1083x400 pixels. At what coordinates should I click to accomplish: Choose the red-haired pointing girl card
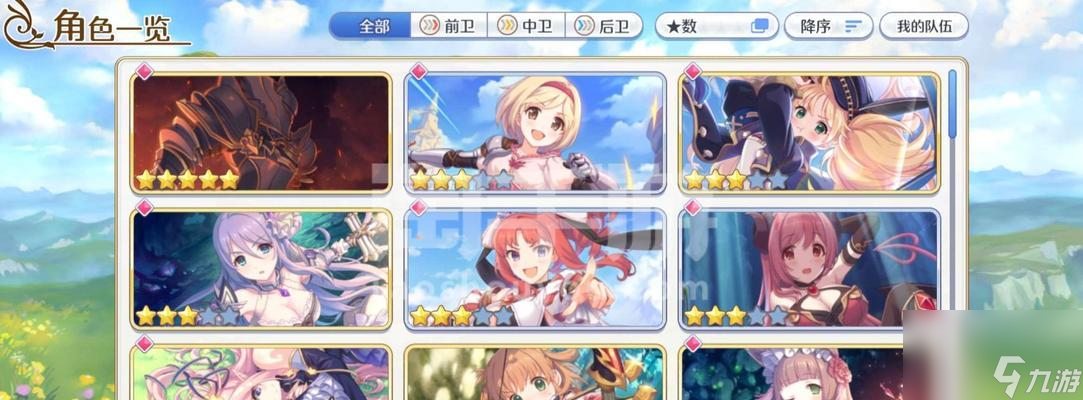coord(535,269)
